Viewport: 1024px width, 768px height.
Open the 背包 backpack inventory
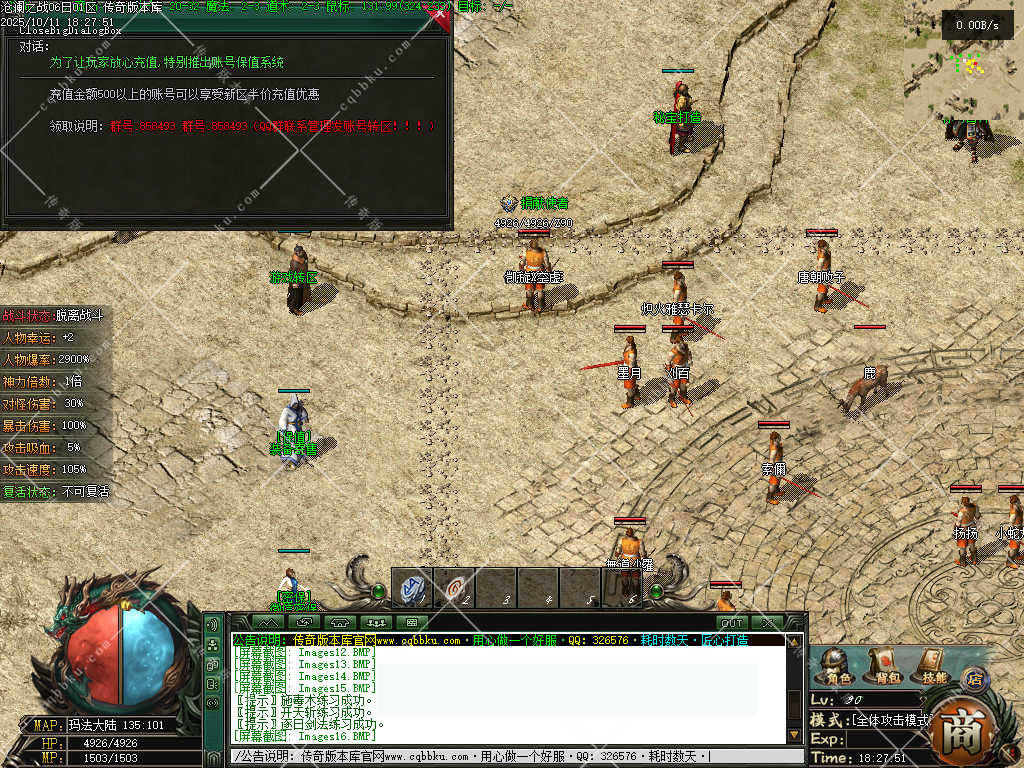pyautogui.click(x=881, y=664)
